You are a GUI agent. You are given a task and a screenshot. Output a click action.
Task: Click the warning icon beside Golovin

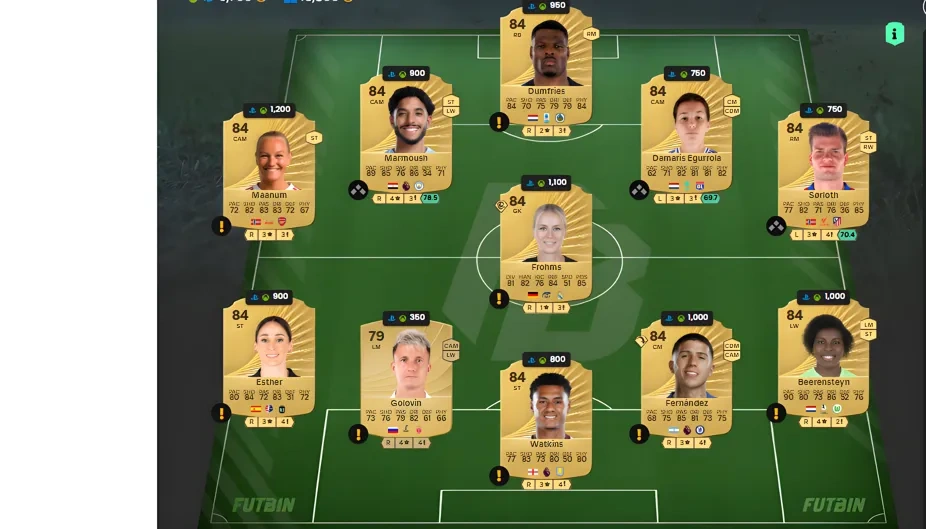click(x=358, y=434)
